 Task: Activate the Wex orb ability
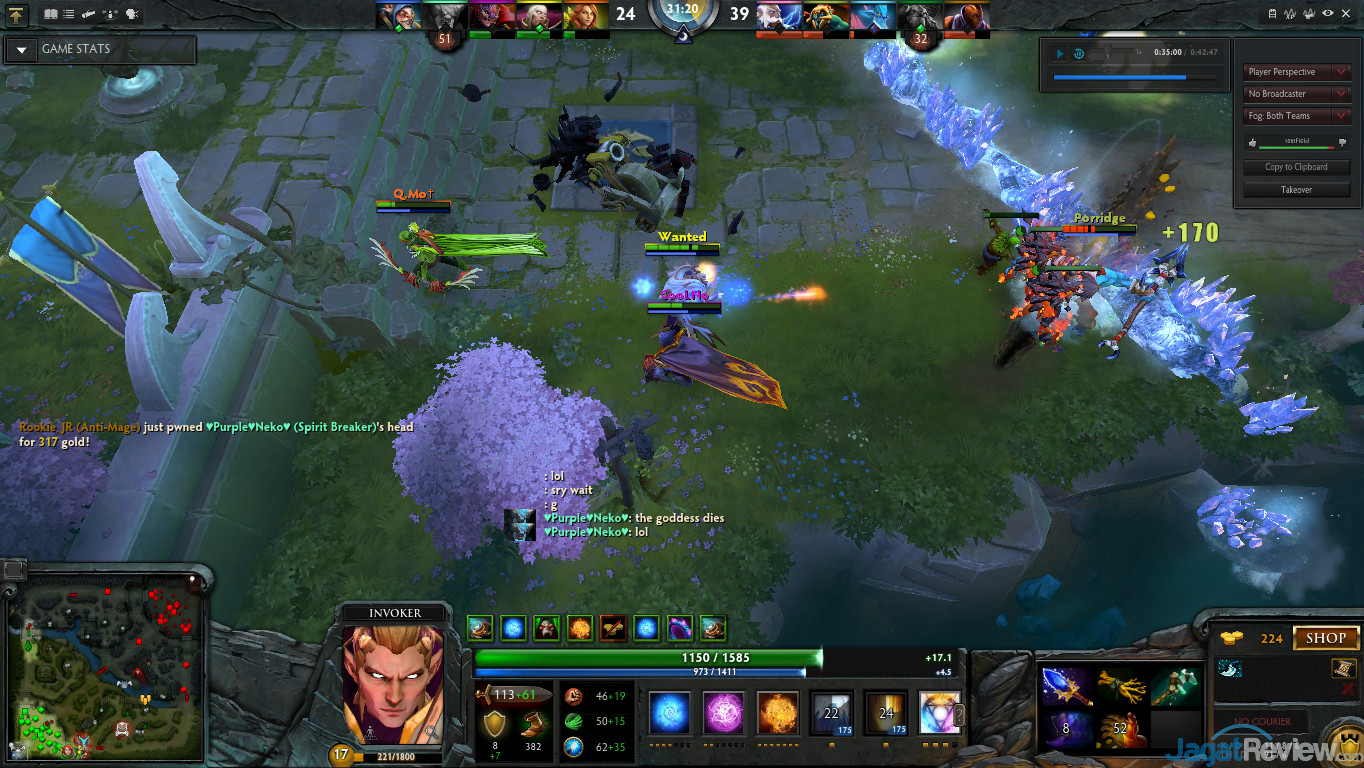[x=723, y=714]
